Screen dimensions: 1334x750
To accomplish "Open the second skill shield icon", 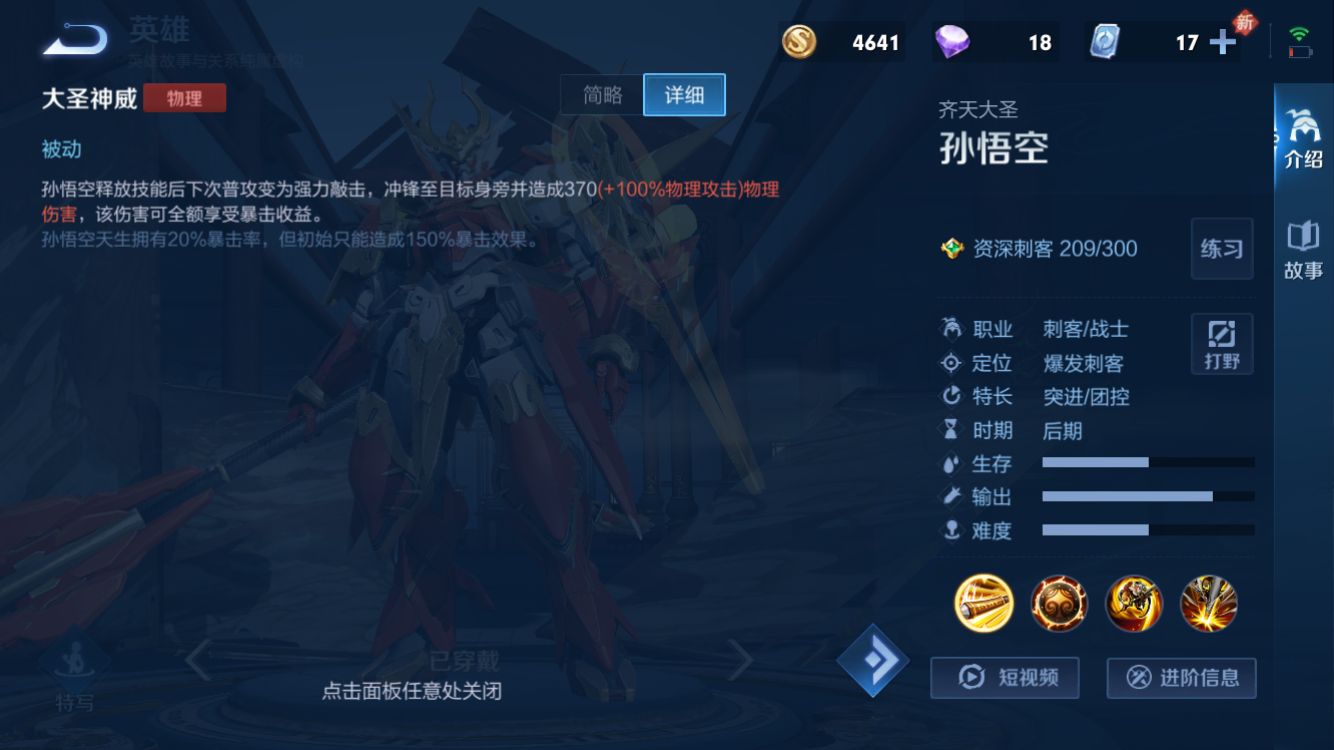I will pos(1057,603).
